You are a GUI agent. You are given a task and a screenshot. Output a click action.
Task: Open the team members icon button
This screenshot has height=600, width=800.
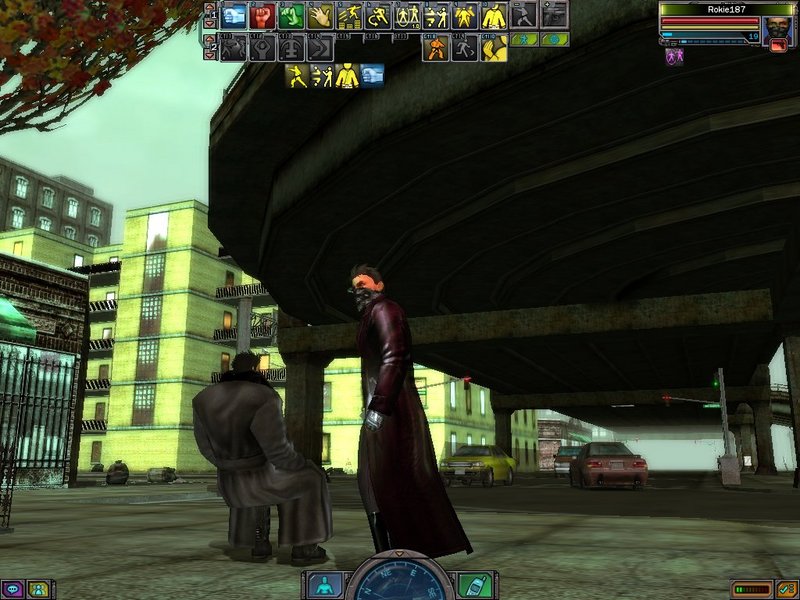38,590
